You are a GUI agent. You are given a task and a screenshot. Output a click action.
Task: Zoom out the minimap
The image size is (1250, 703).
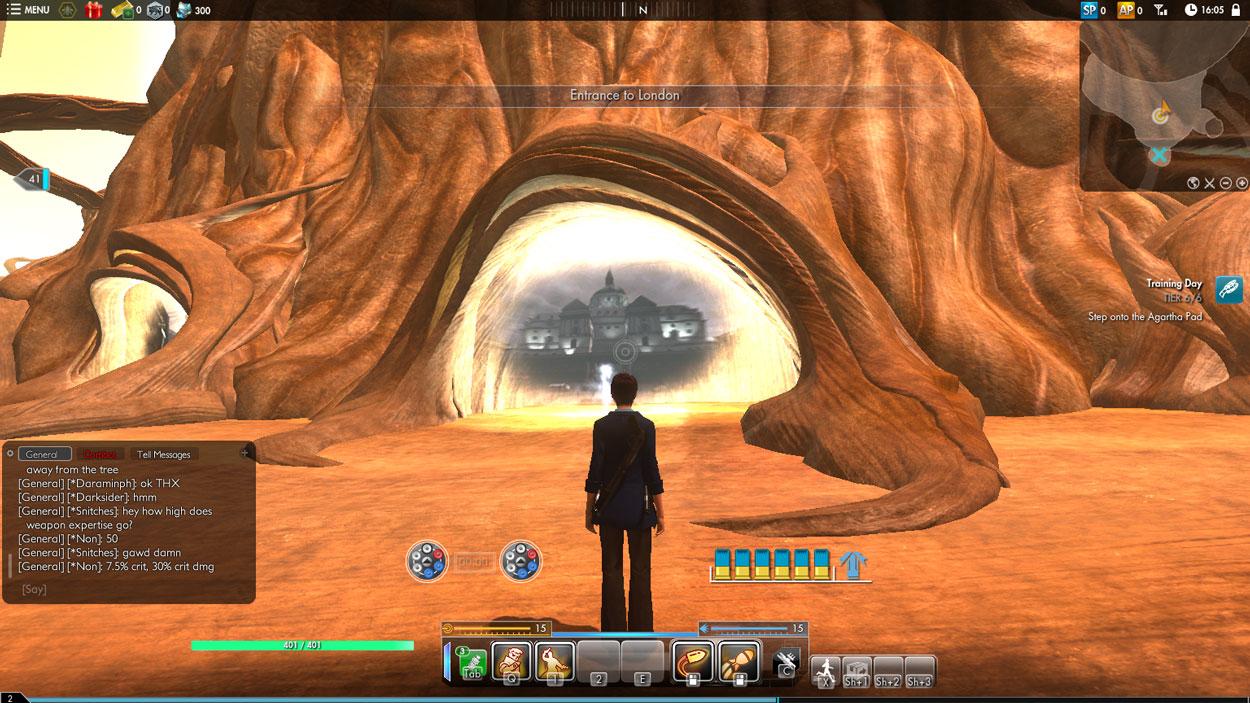1225,183
